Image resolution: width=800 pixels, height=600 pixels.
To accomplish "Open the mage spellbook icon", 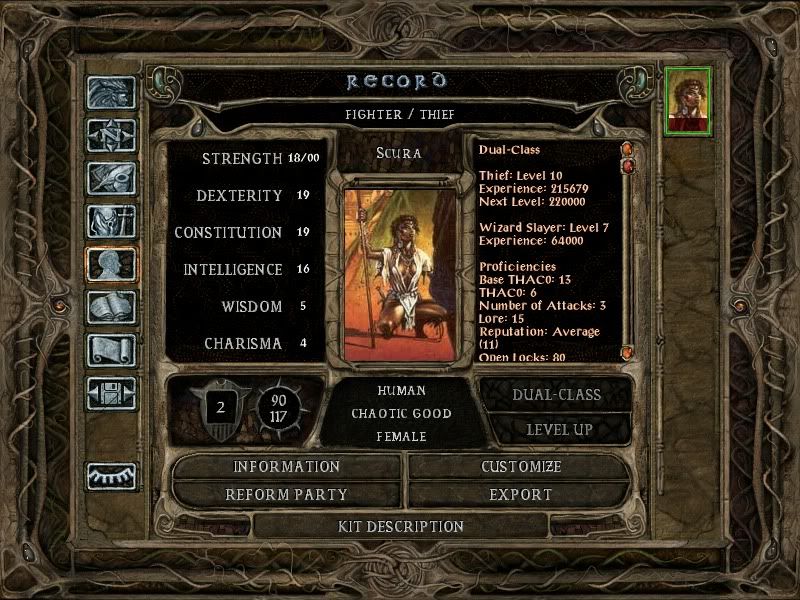I will (111, 307).
